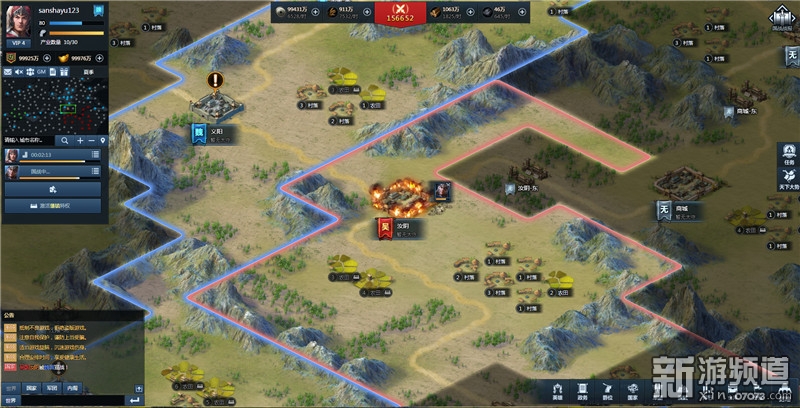Click the magnifier search button
800x408 pixels.
(64, 140)
